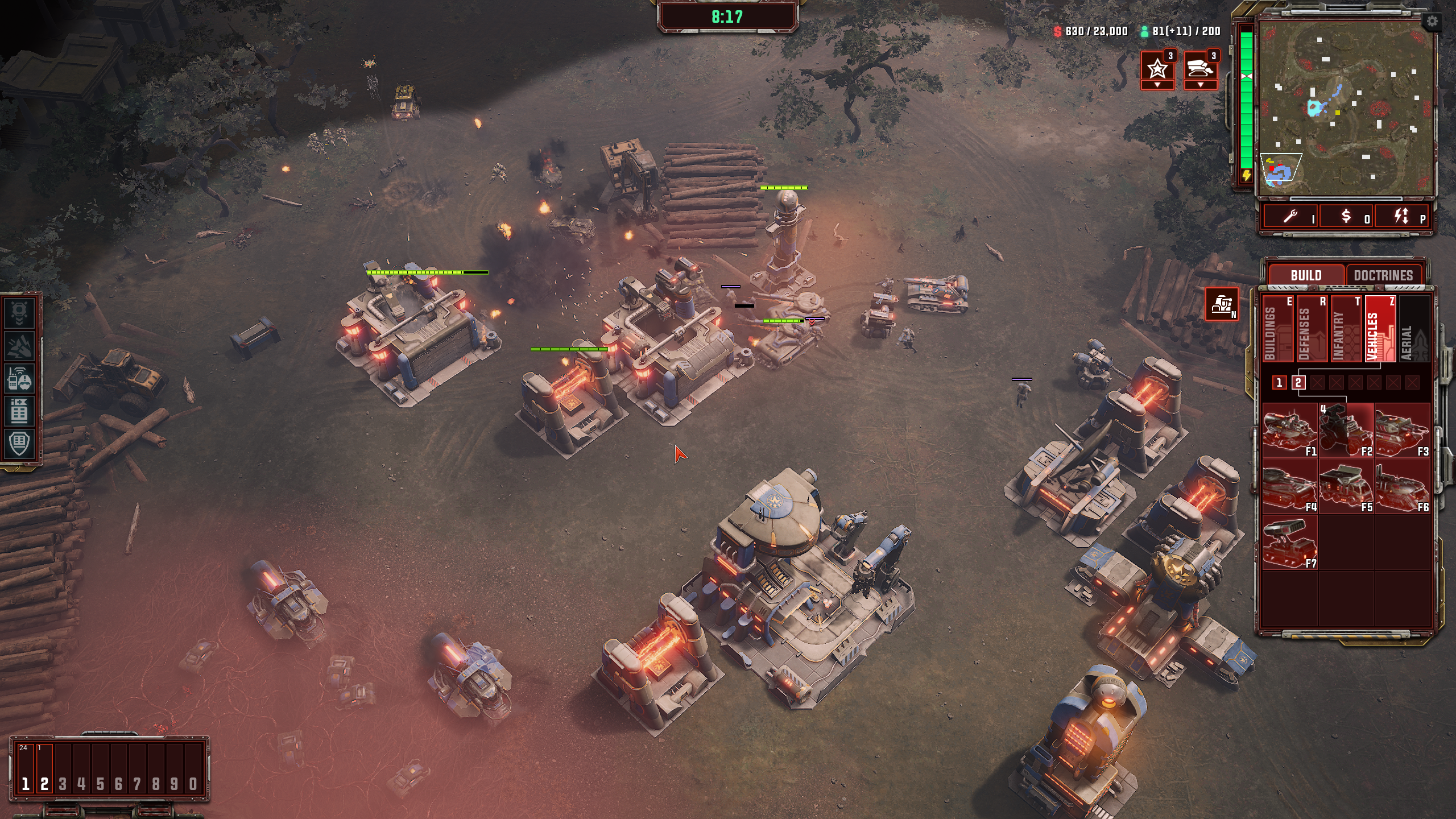Activate the wrench repair mode button
Image resolution: width=1456 pixels, height=819 pixels.
click(x=1291, y=216)
